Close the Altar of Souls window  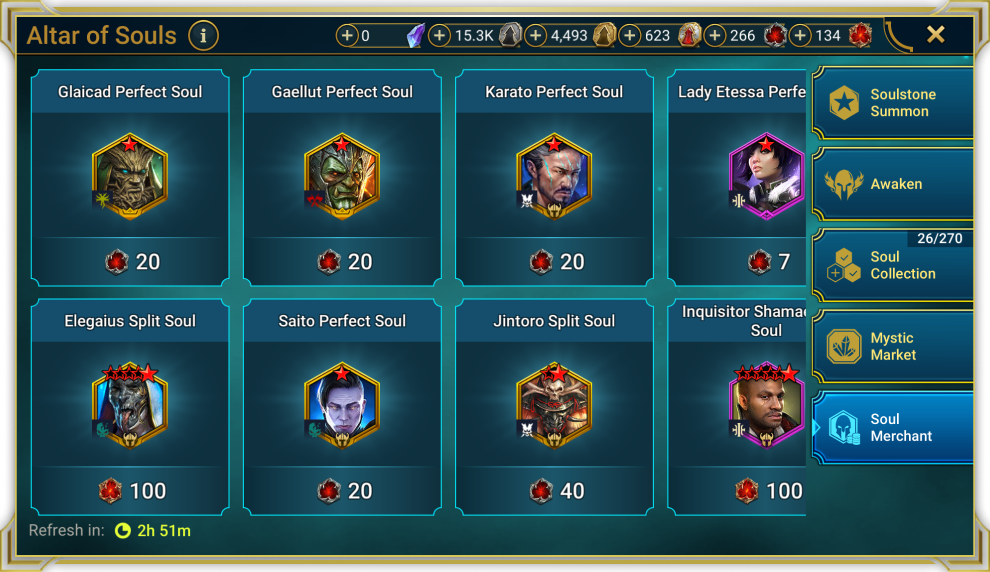click(935, 35)
